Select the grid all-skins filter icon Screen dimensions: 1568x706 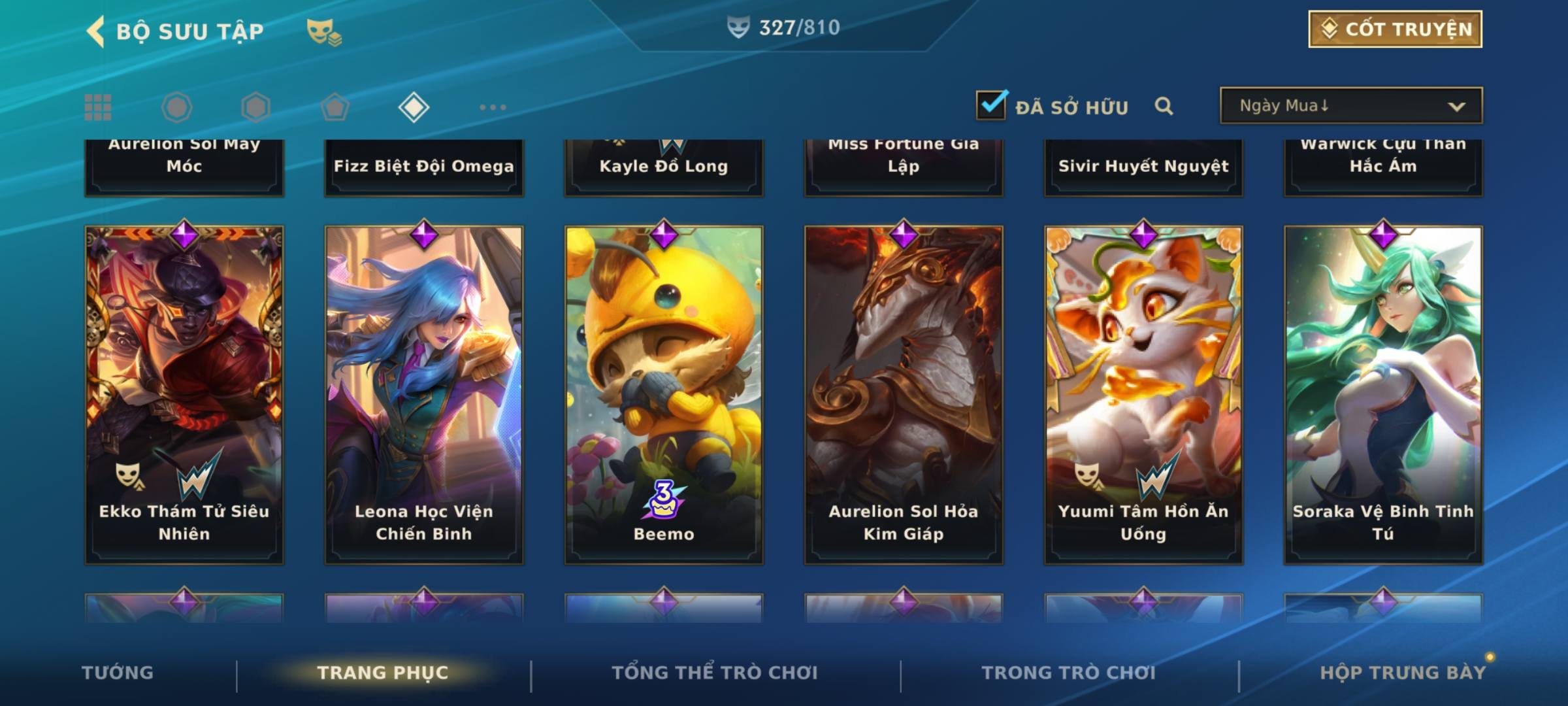[x=98, y=107]
